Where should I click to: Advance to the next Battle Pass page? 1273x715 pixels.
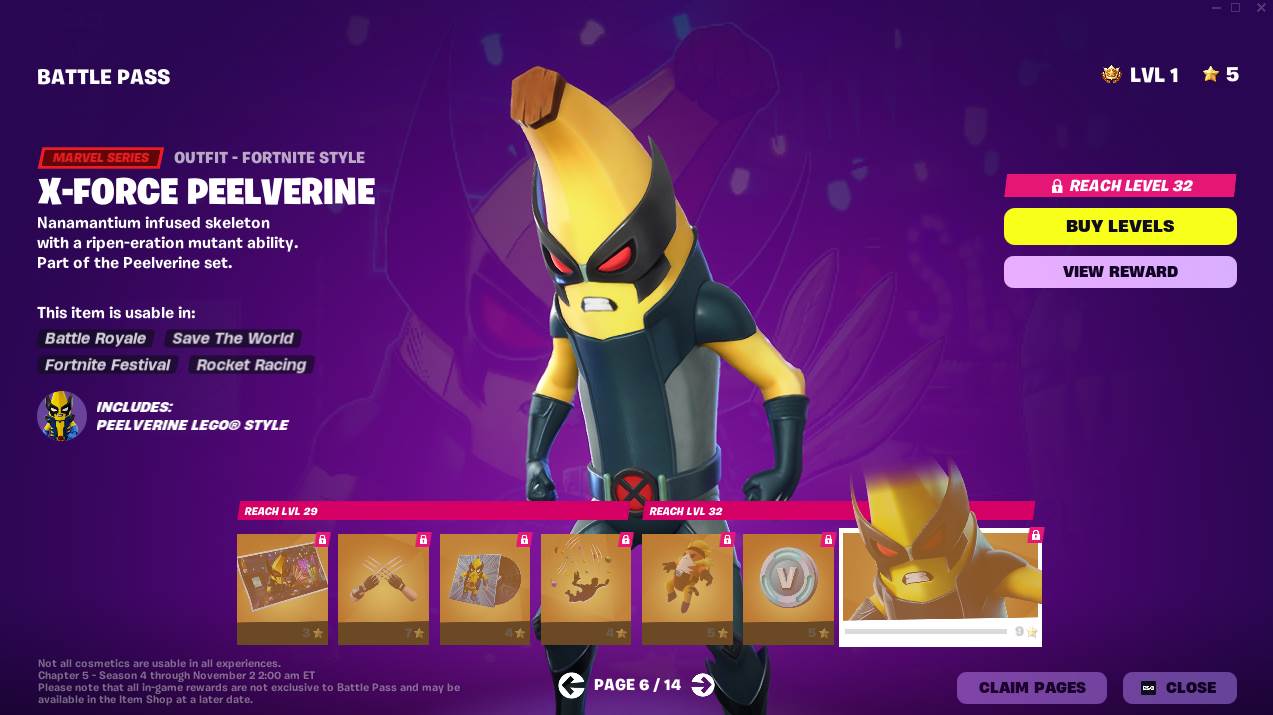703,685
